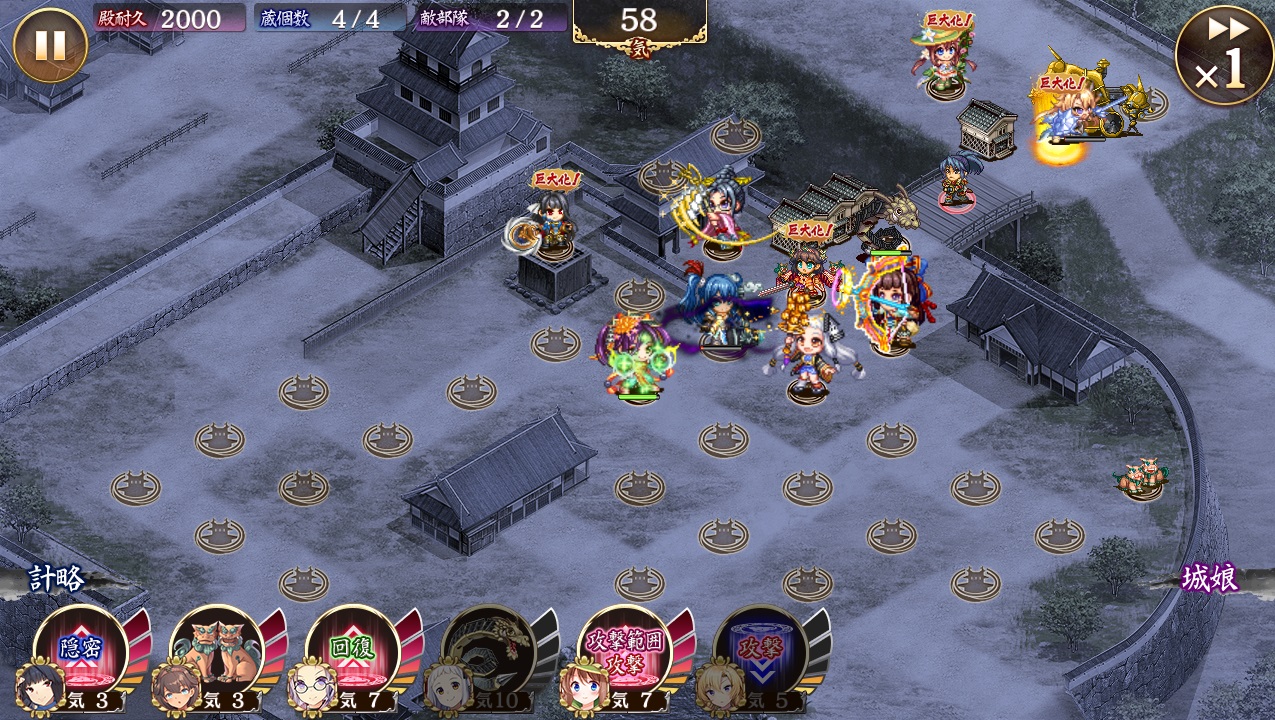
Task: Open the 計略 stratagem panel label
Action: tap(56, 580)
